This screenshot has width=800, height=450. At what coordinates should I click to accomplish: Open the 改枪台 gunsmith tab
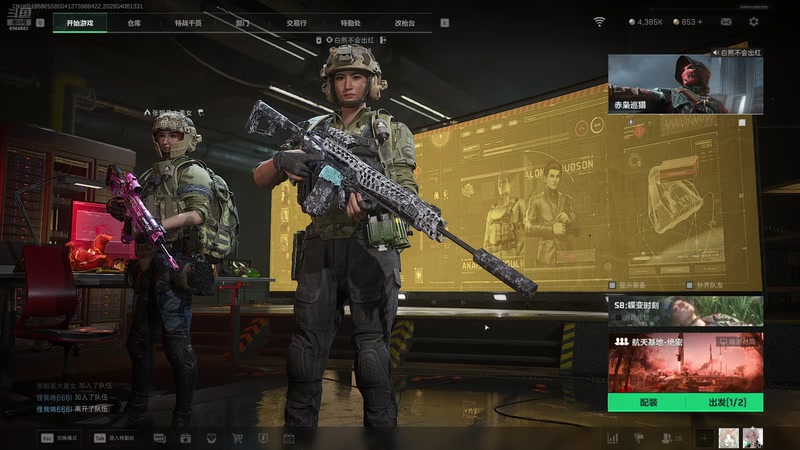click(x=404, y=22)
